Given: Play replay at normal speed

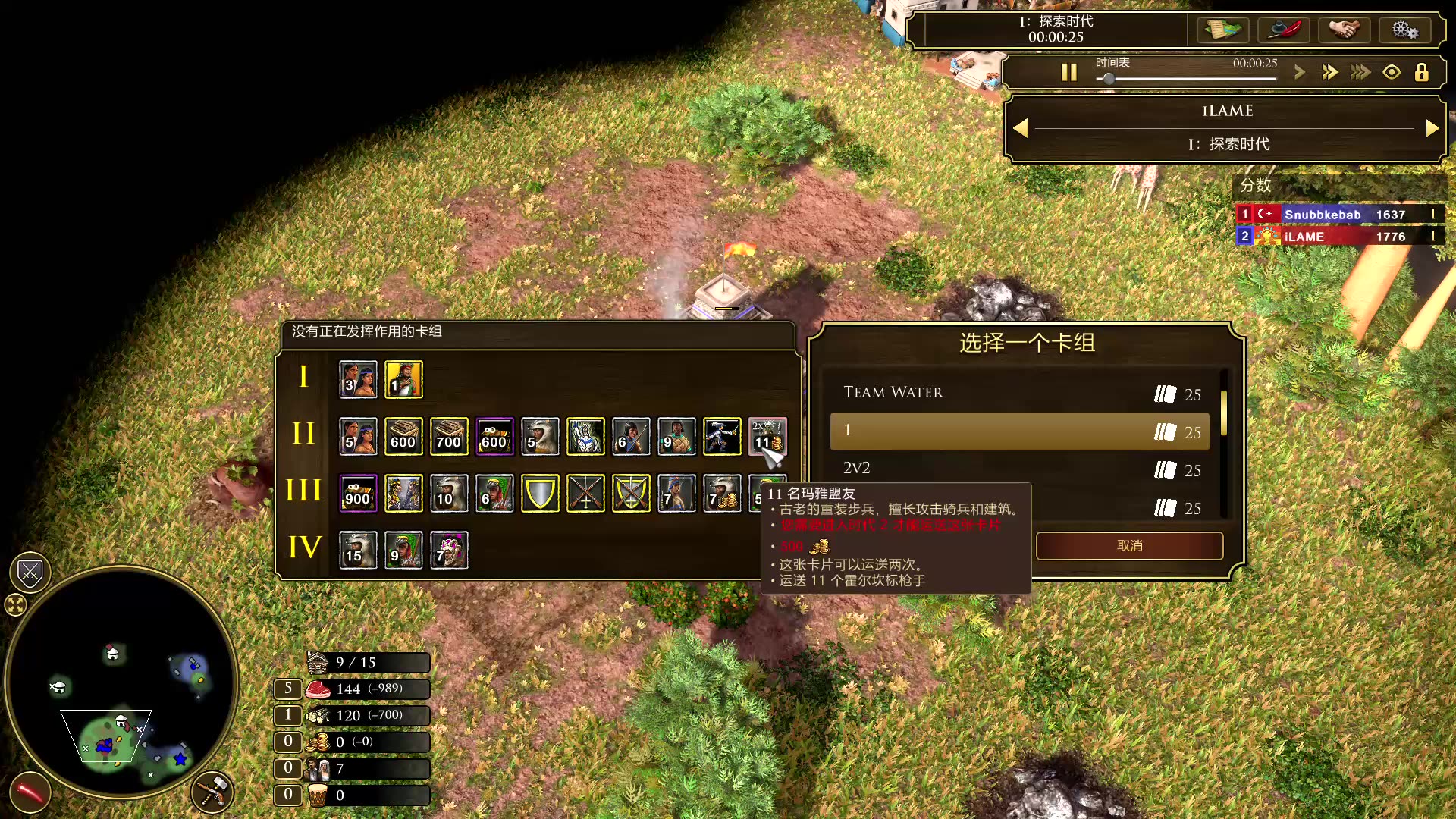Looking at the screenshot, I should pyautogui.click(x=1300, y=72).
